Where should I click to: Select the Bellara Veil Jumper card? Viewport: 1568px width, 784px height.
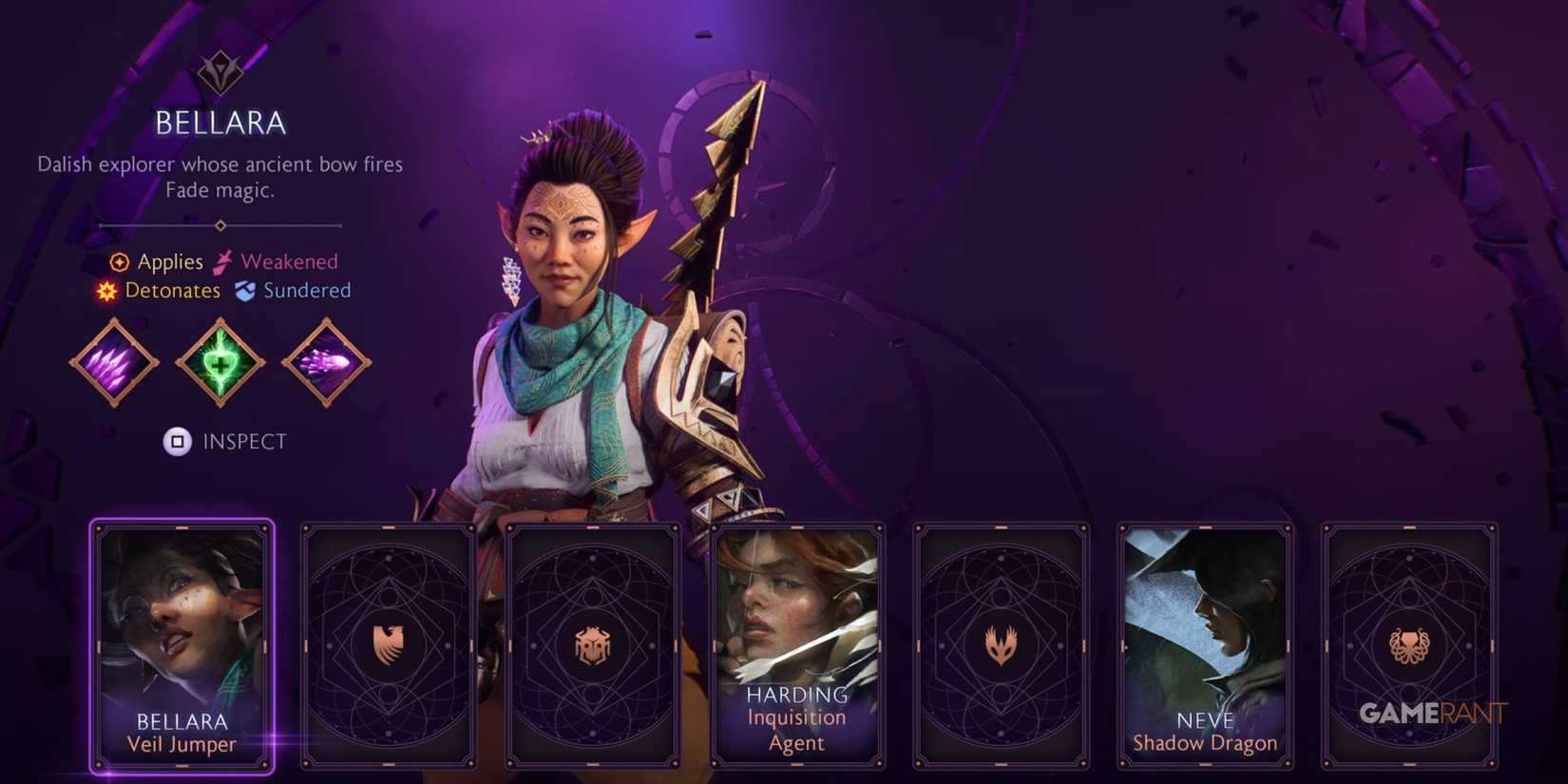coord(182,644)
